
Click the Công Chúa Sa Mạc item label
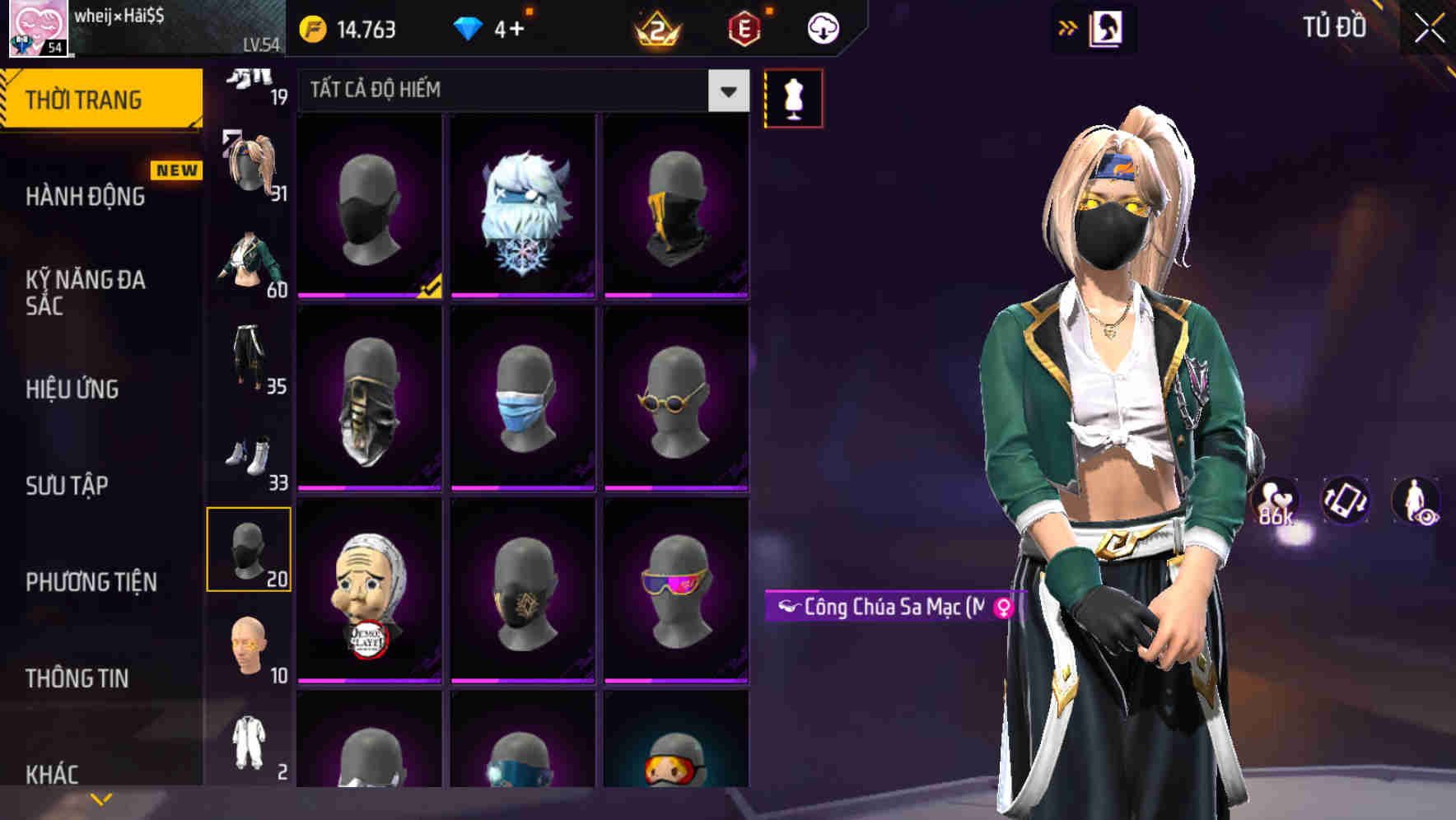[885, 607]
